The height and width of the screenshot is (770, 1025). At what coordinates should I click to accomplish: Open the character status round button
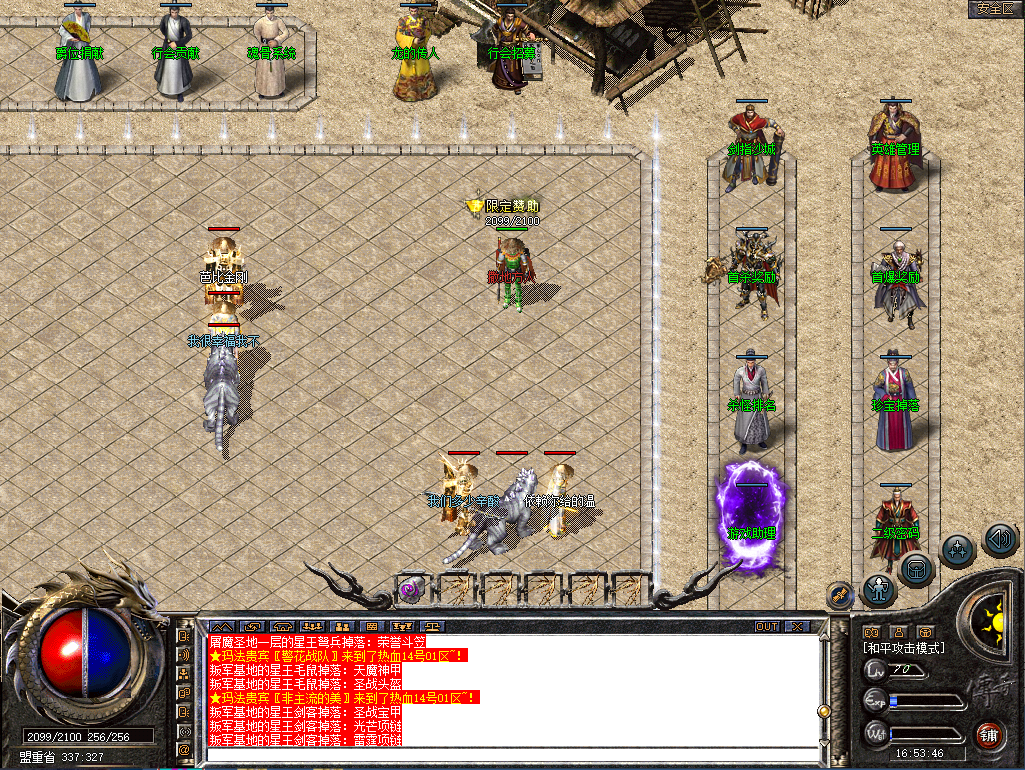(879, 591)
